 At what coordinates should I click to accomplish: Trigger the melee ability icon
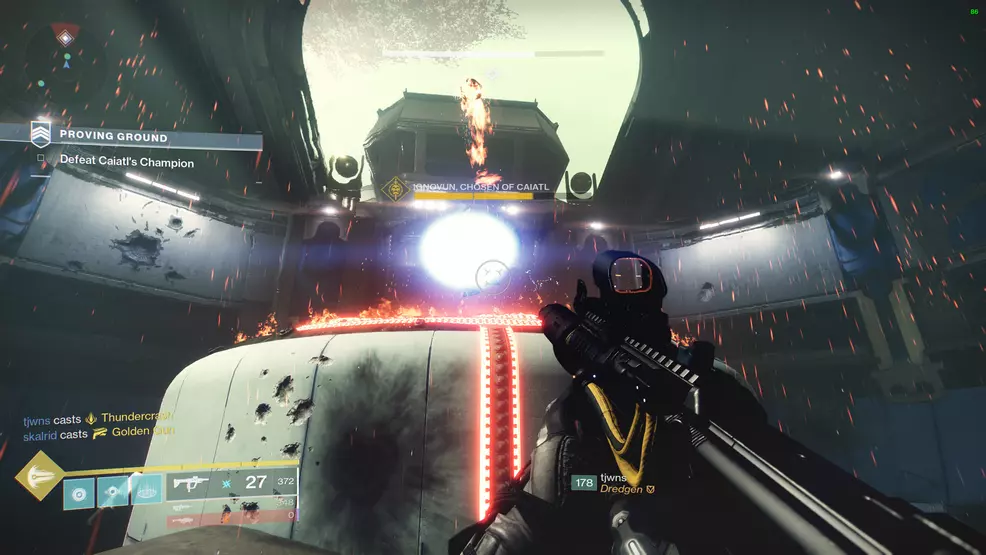[113, 492]
